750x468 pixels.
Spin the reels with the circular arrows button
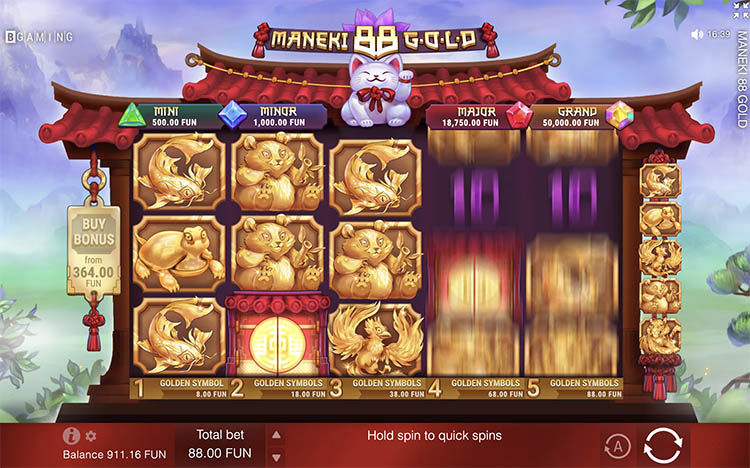[663, 445]
